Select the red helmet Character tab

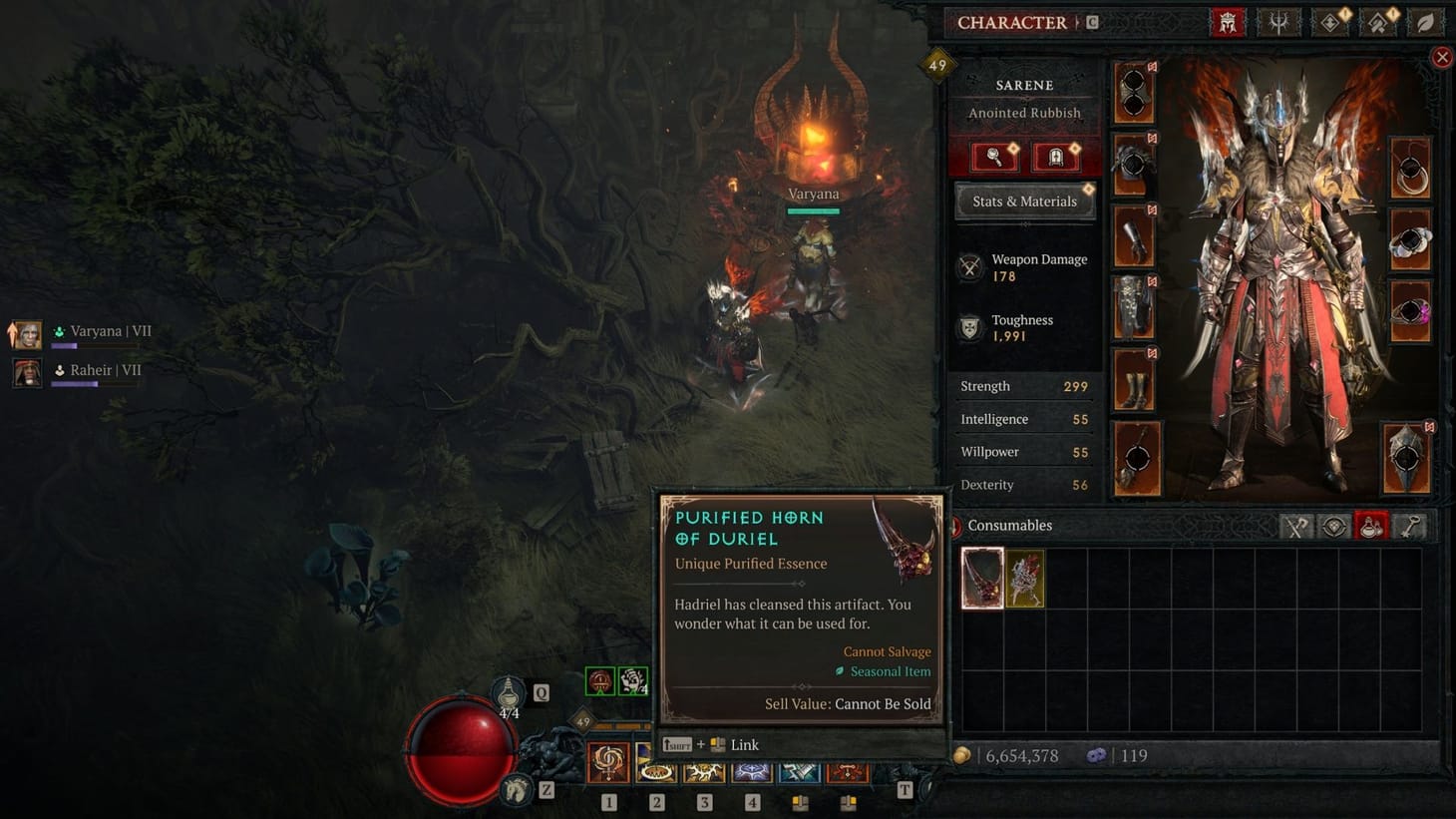pyautogui.click(x=1228, y=22)
